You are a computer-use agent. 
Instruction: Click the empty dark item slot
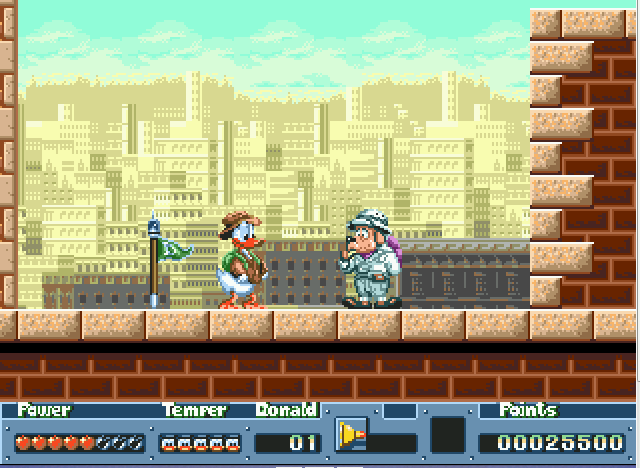point(448,435)
